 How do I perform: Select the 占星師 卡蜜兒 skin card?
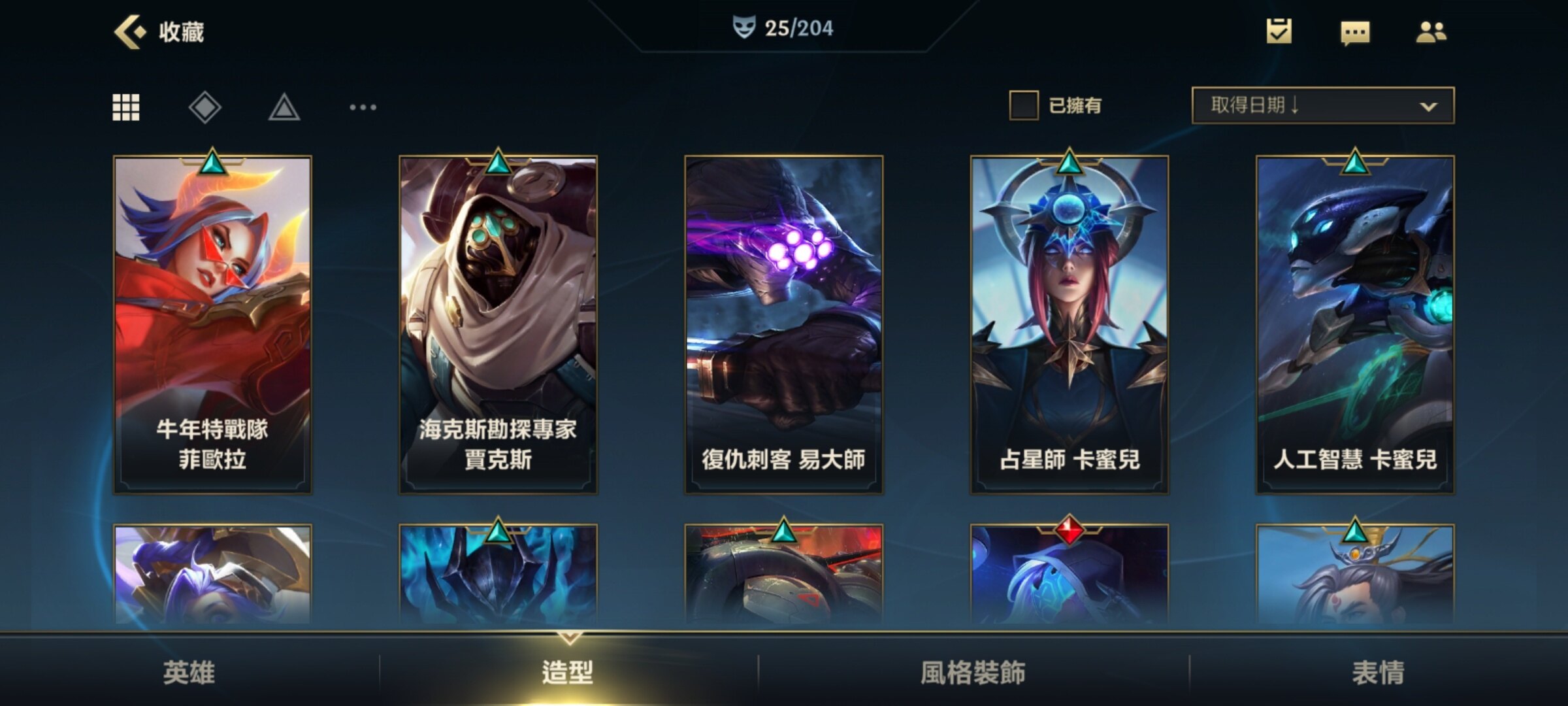[1069, 324]
